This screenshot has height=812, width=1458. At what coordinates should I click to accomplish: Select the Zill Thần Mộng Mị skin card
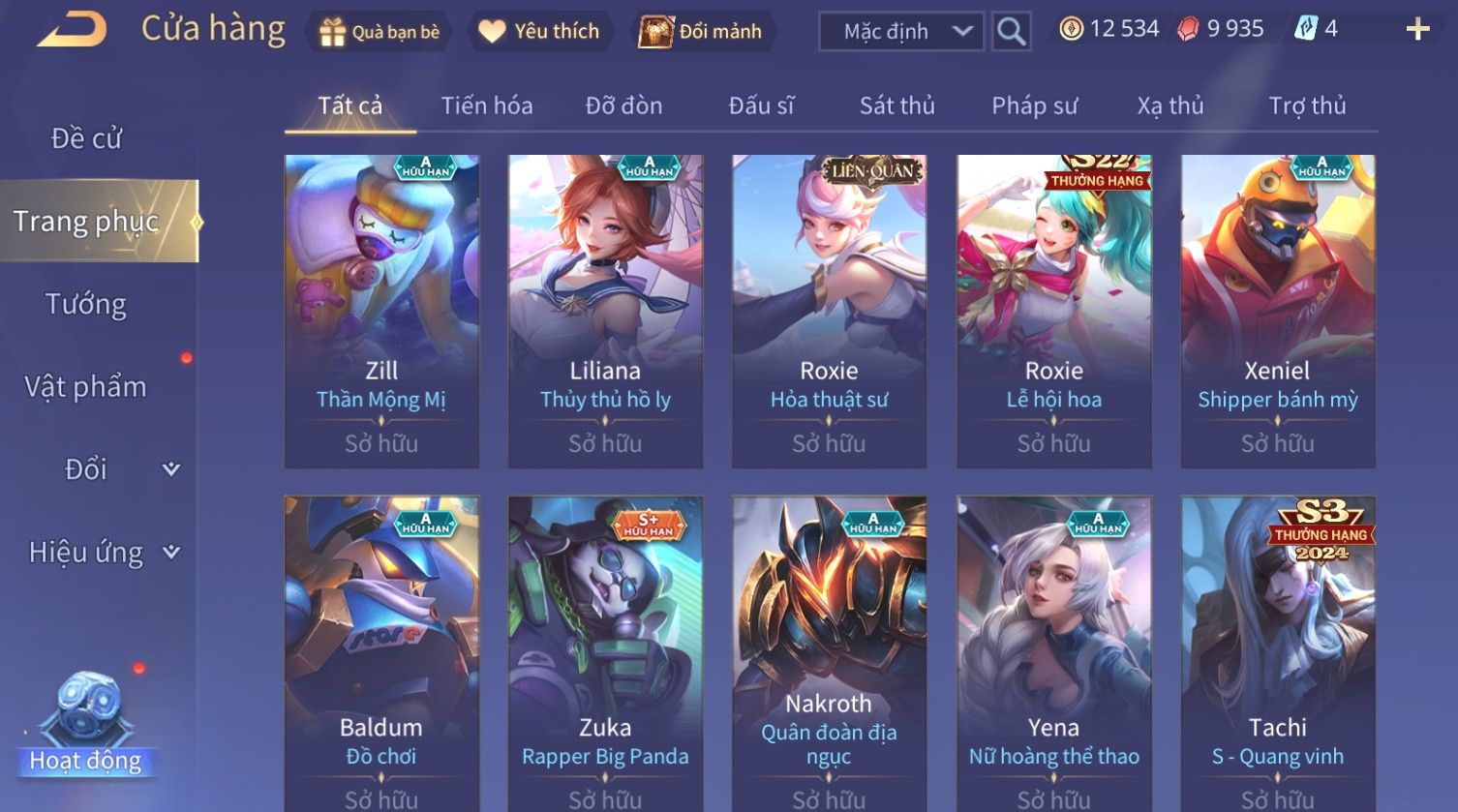(381, 312)
